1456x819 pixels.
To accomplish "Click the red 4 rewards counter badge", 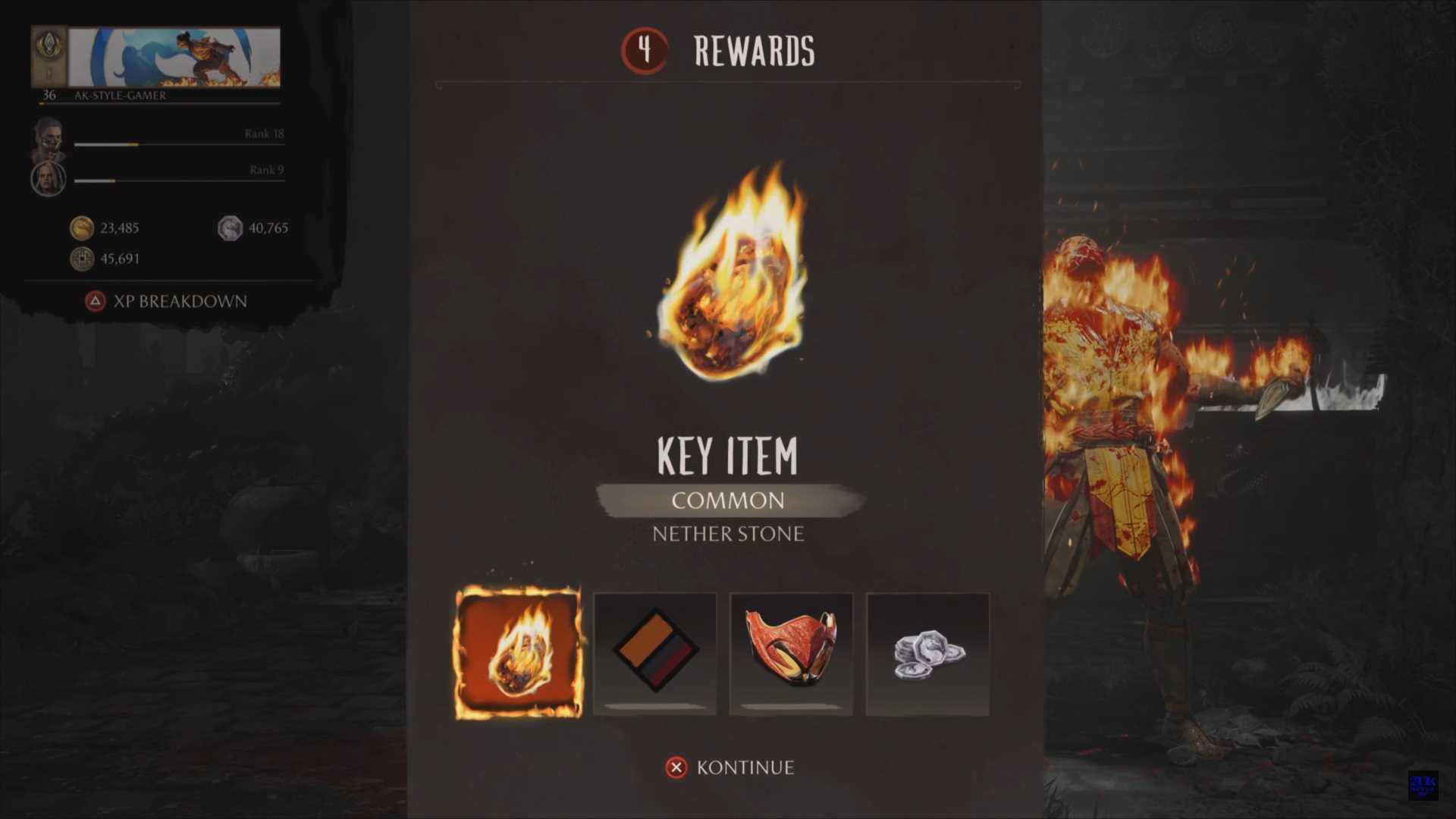I will click(644, 52).
